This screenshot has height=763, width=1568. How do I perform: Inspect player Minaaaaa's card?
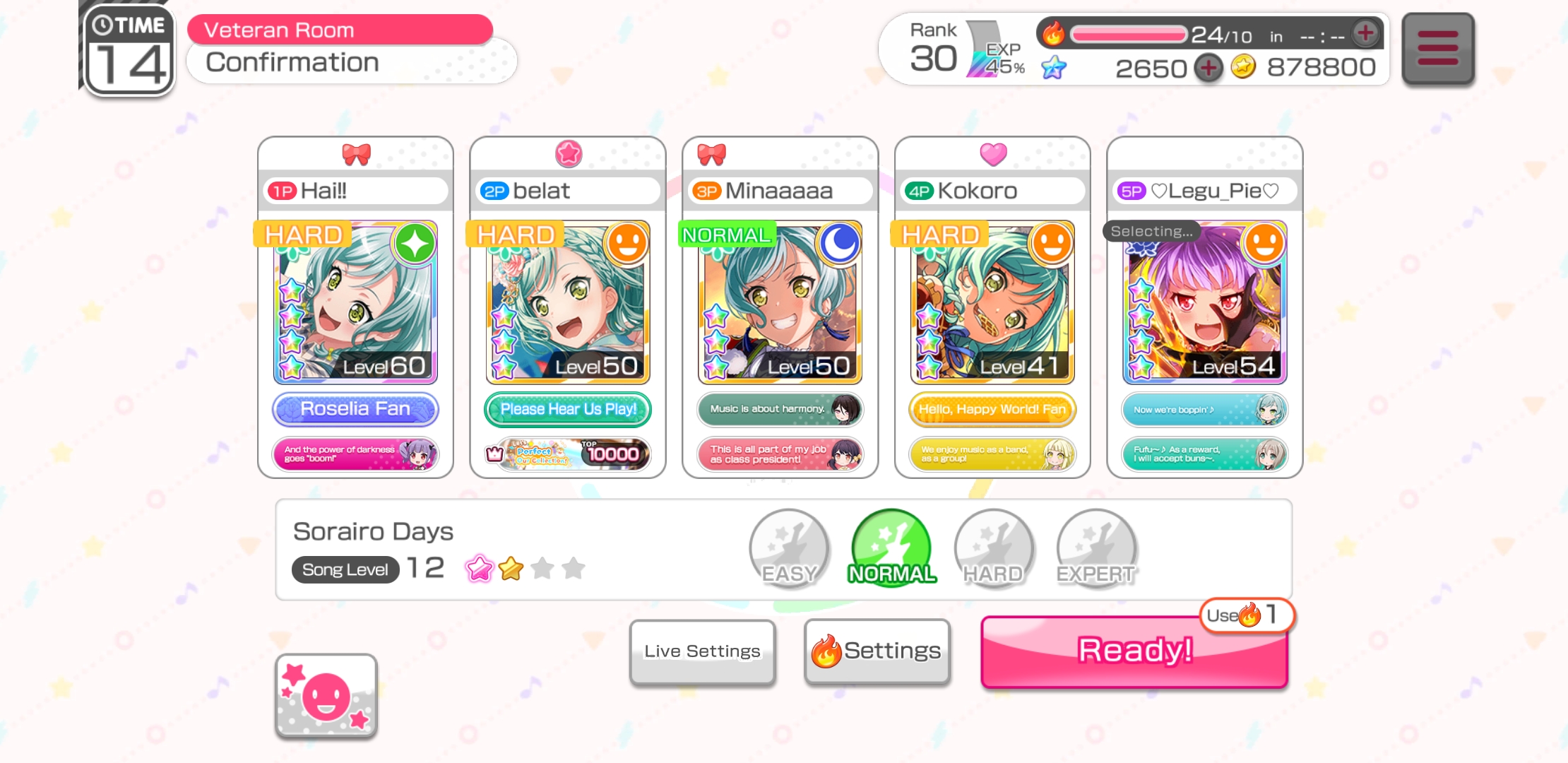click(x=780, y=303)
